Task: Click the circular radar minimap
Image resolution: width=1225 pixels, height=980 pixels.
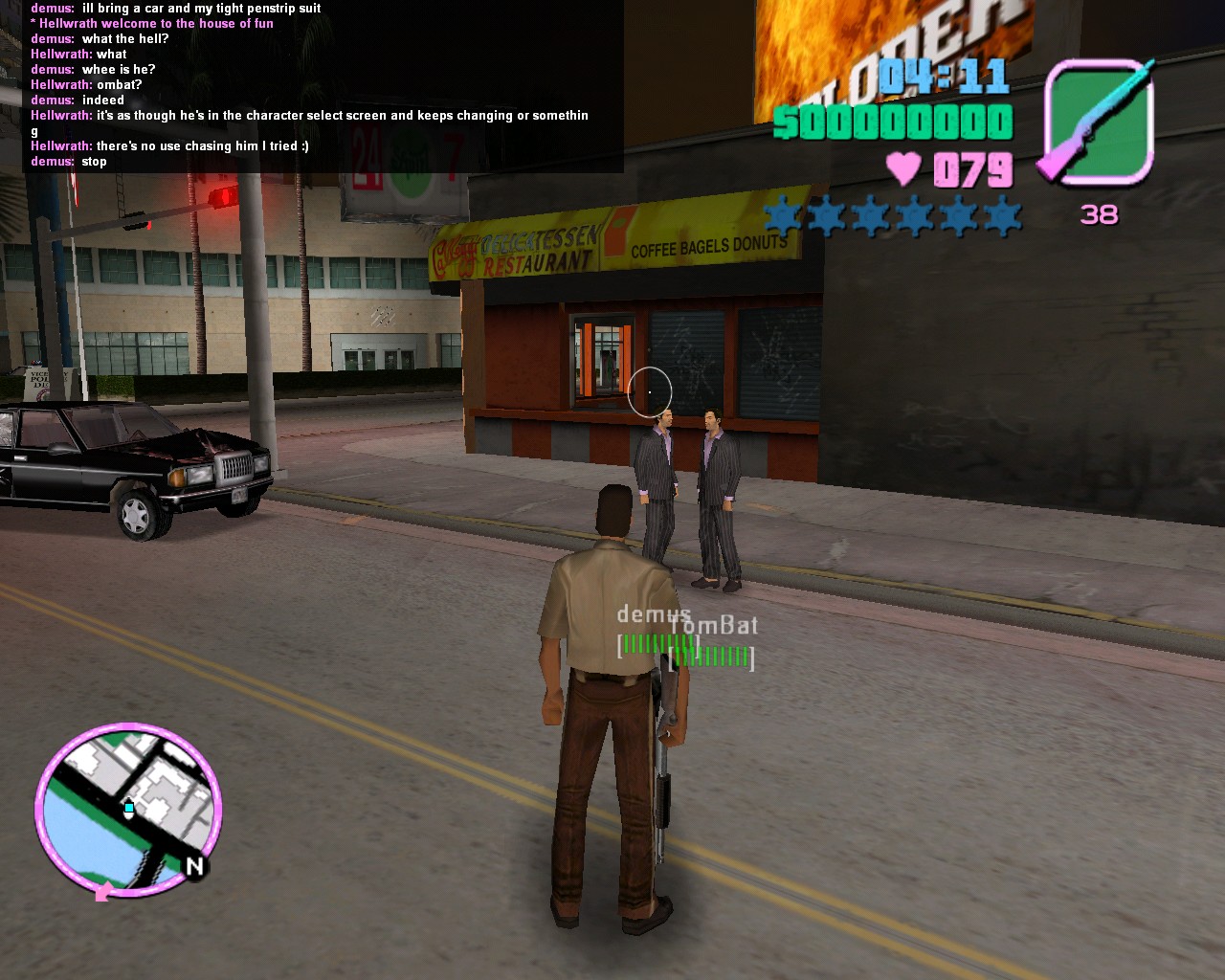Action: [x=128, y=810]
